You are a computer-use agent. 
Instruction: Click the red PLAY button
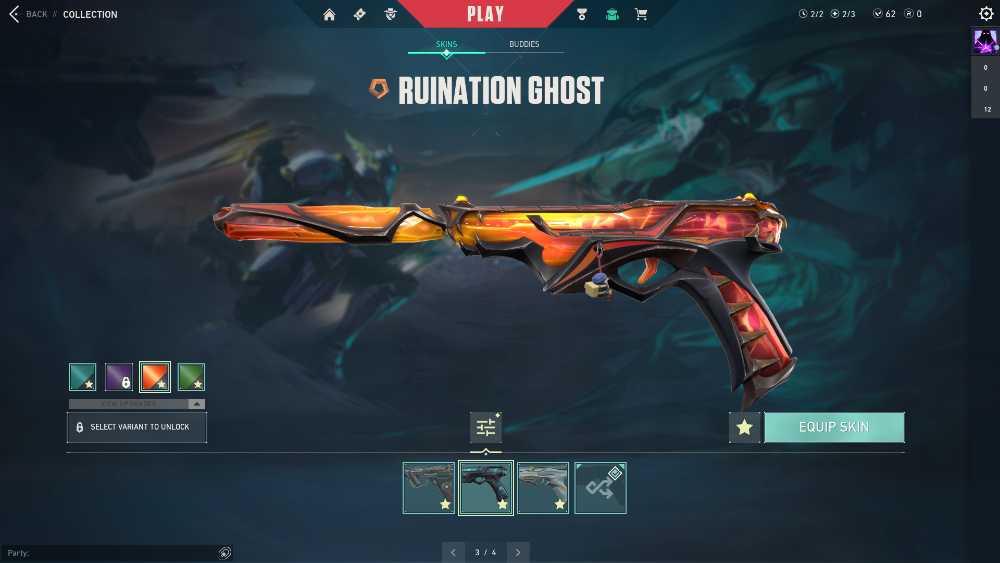[486, 14]
